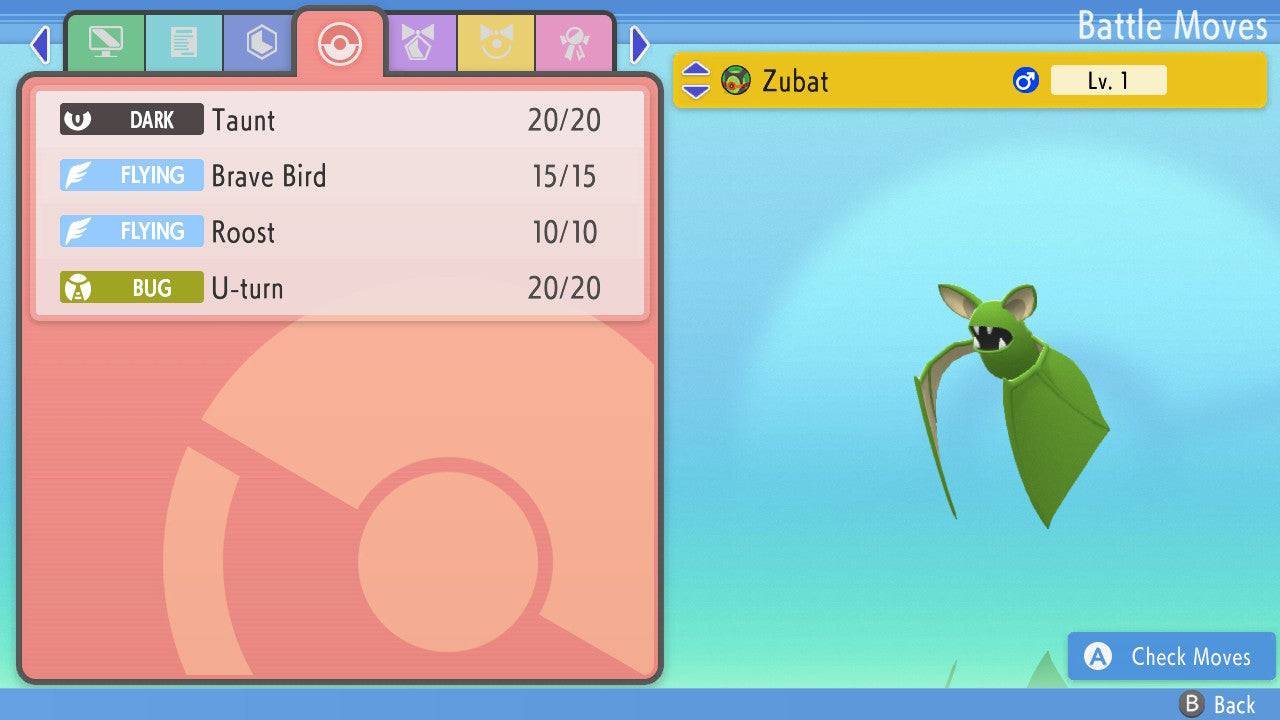The width and height of the screenshot is (1280, 720).
Task: Select the move Brave Bird
Action: pos(269,176)
